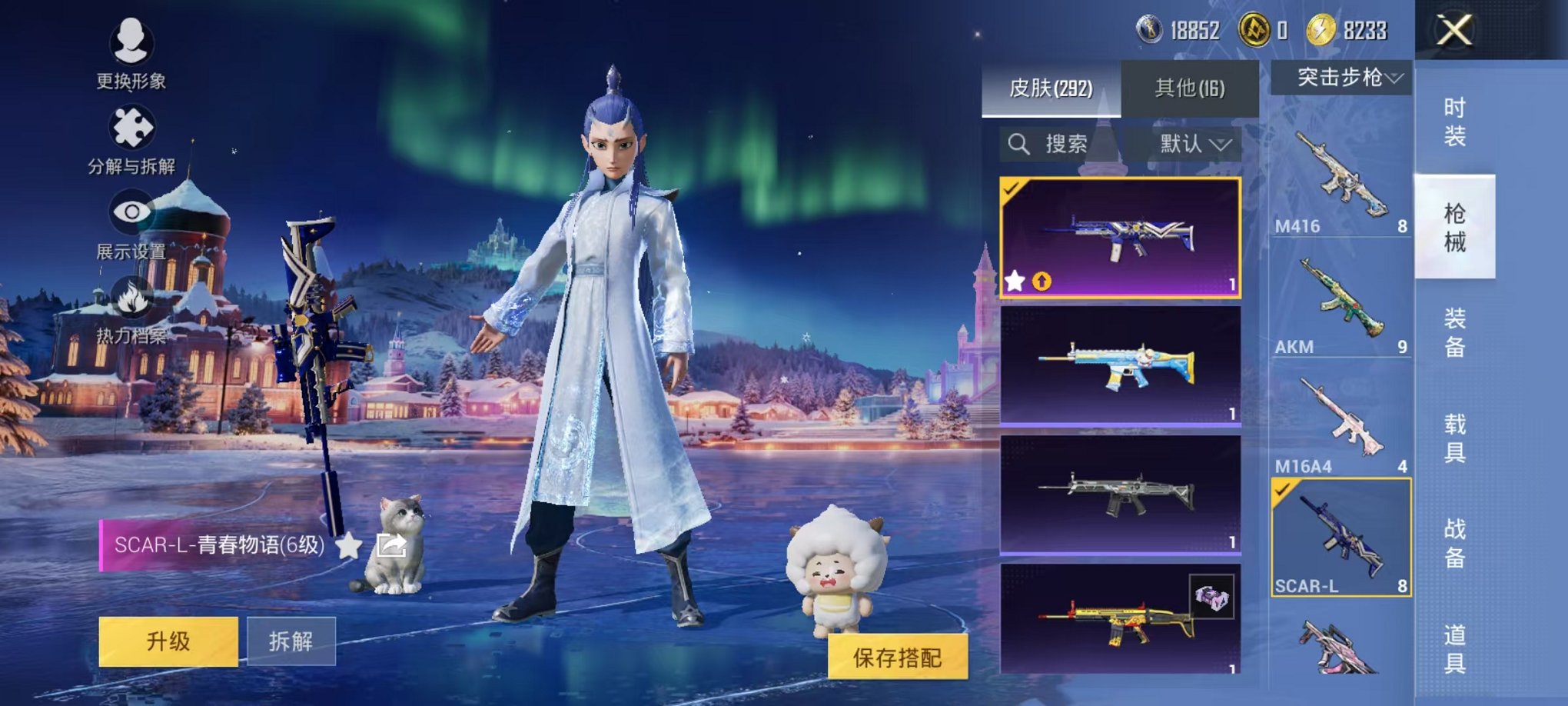The width and height of the screenshot is (1568, 706).
Task: Open the 默认 sorting dropdown
Action: (x=1188, y=144)
